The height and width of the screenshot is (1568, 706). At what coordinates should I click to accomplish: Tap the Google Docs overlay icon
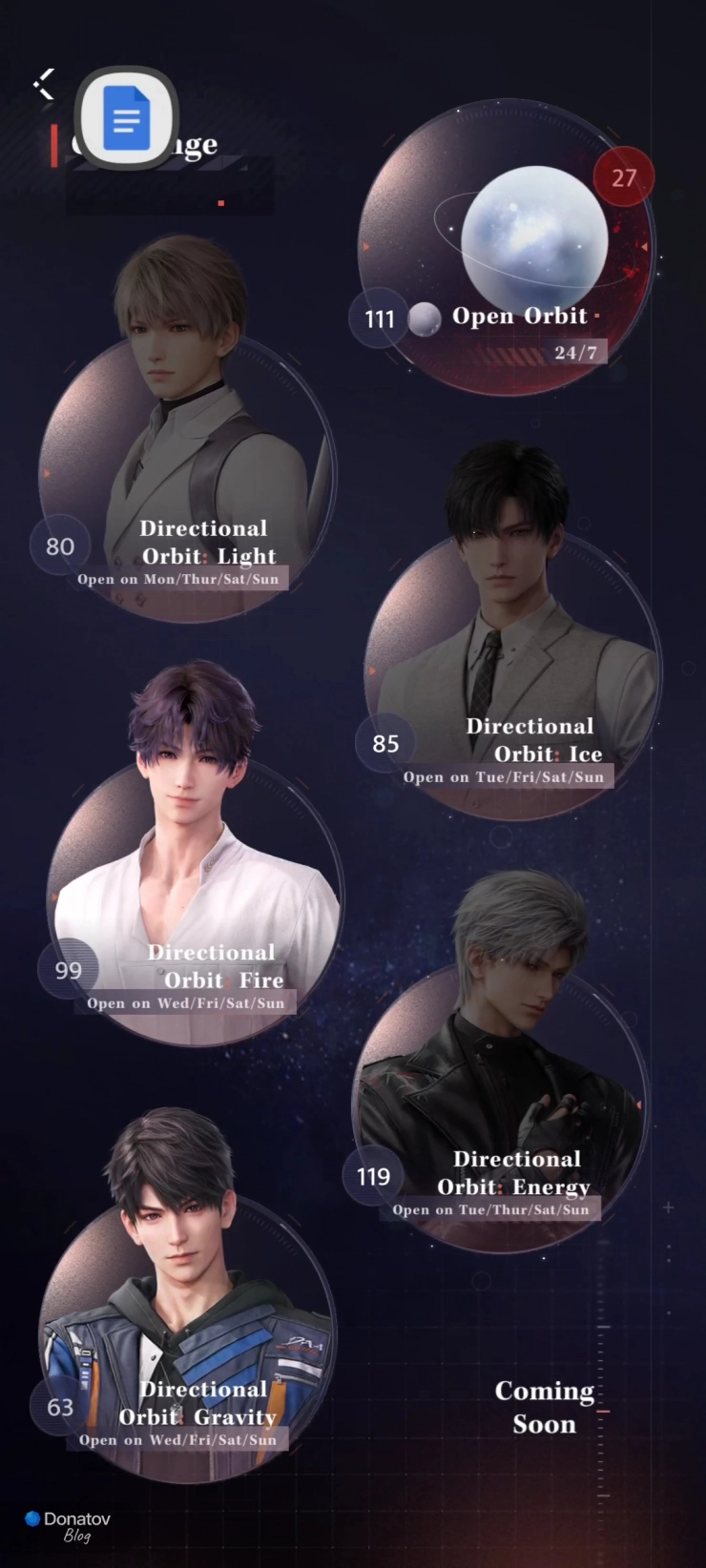(126, 118)
